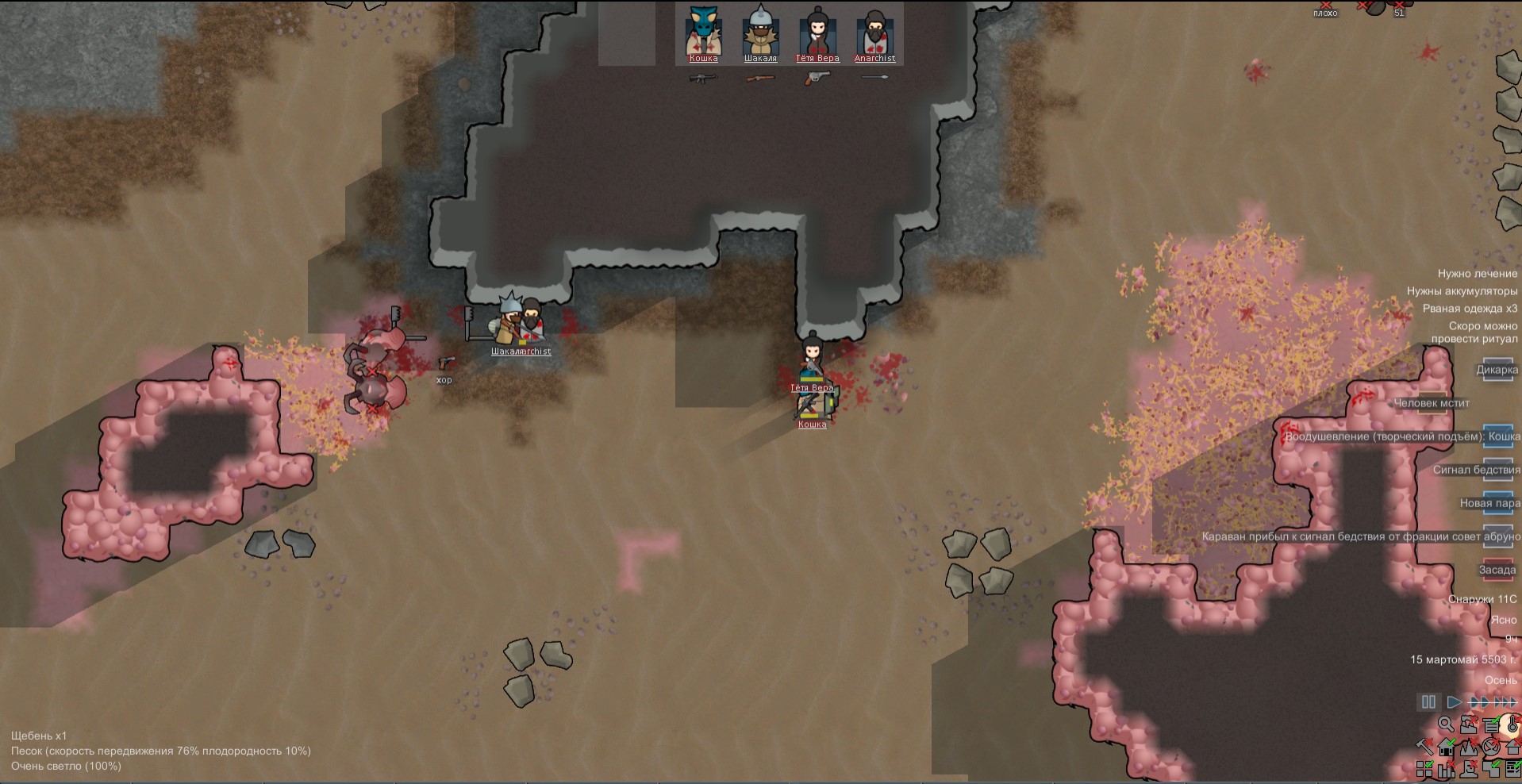Pause the game with the pause button

click(x=1428, y=702)
